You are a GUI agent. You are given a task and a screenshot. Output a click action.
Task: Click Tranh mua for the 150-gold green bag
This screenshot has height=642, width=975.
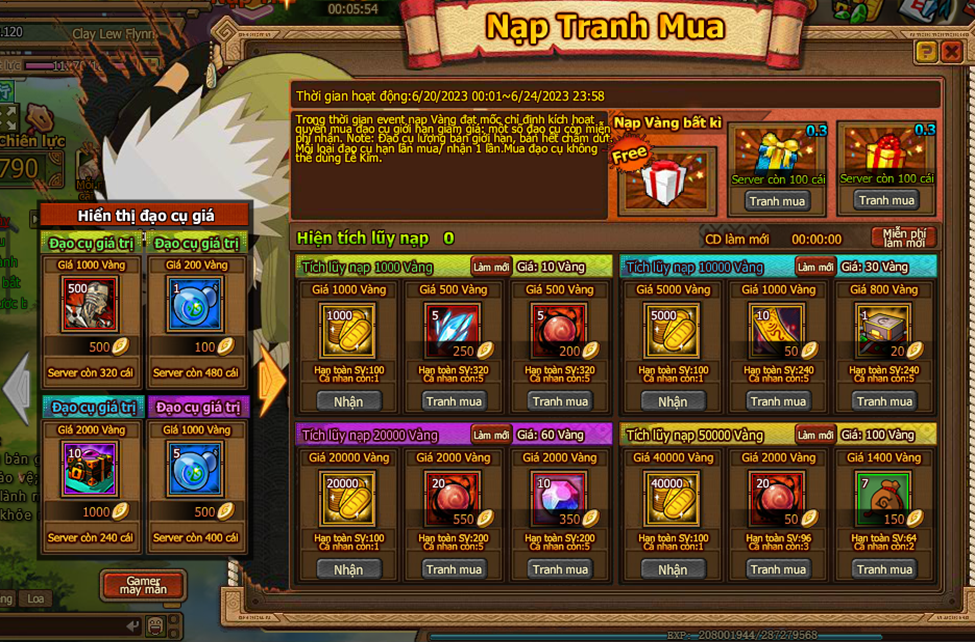(x=884, y=569)
